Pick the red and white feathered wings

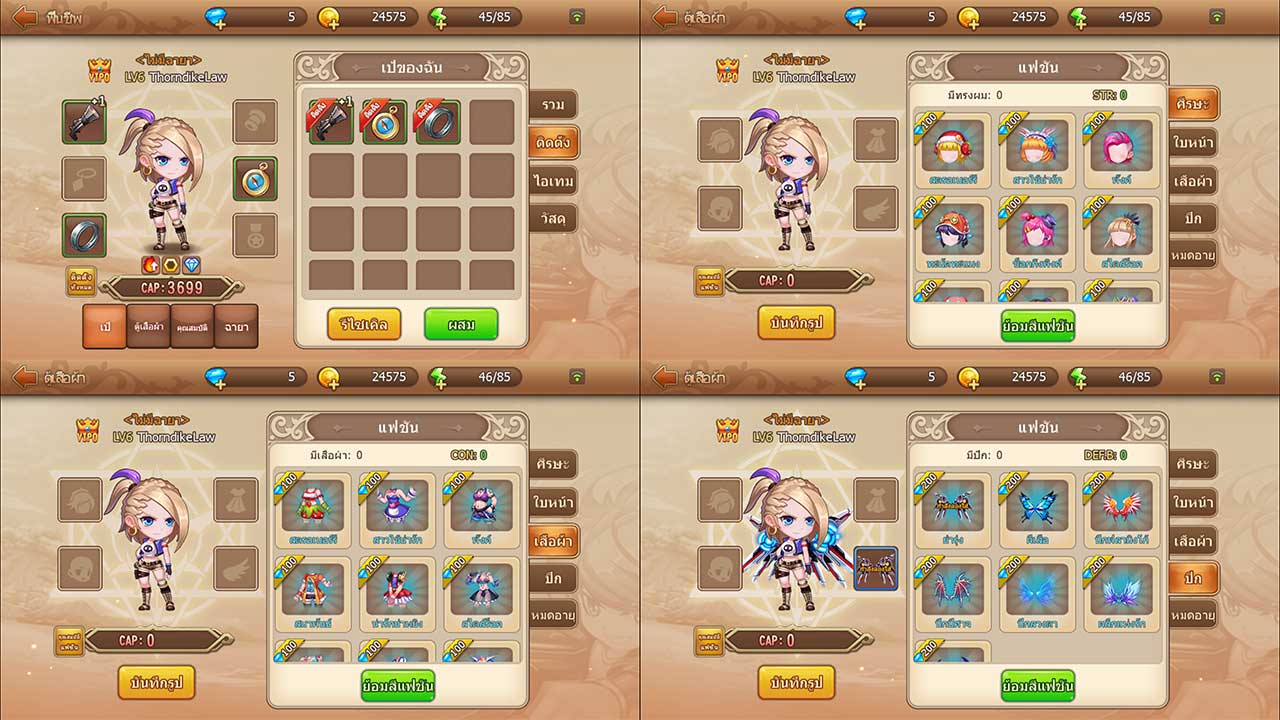[1121, 507]
